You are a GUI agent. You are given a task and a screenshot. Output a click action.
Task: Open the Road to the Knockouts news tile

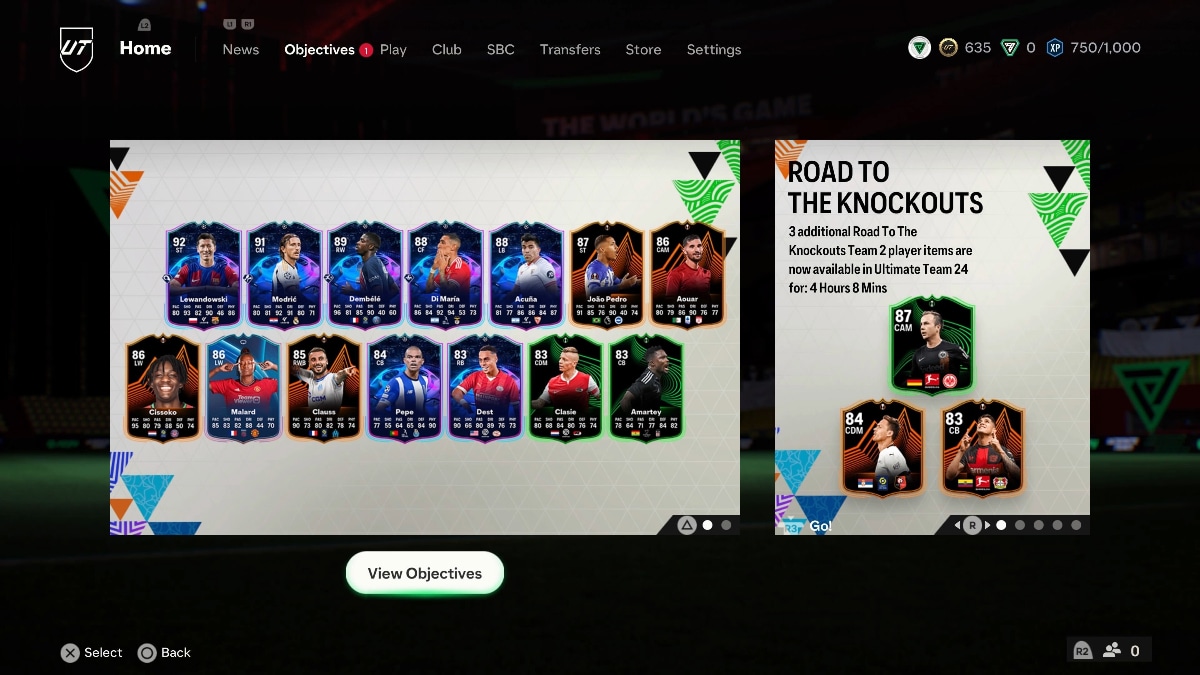(x=932, y=337)
